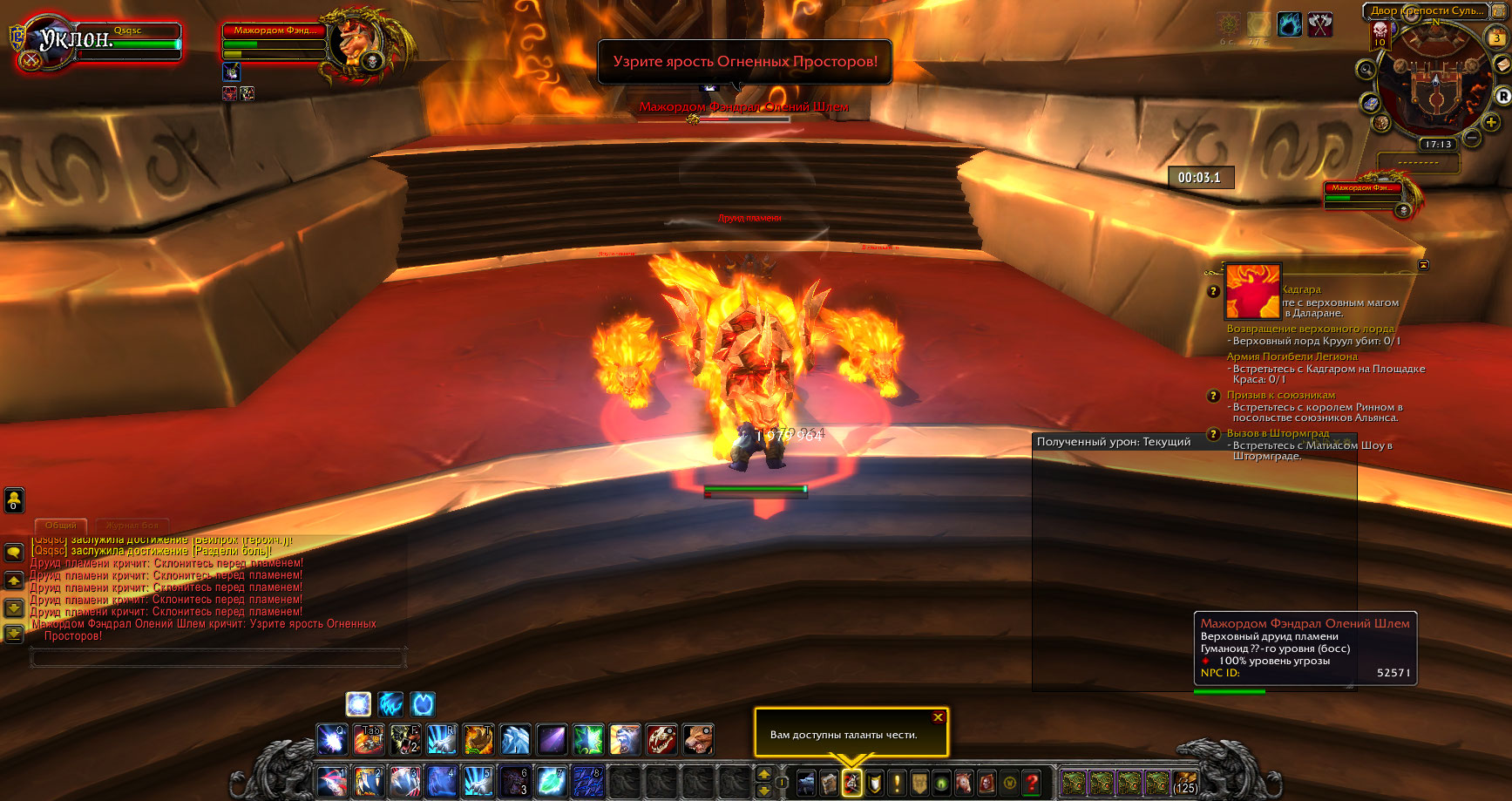The height and width of the screenshot is (801, 1512).
Task: Open the spellbook micro button
Action: [829, 783]
